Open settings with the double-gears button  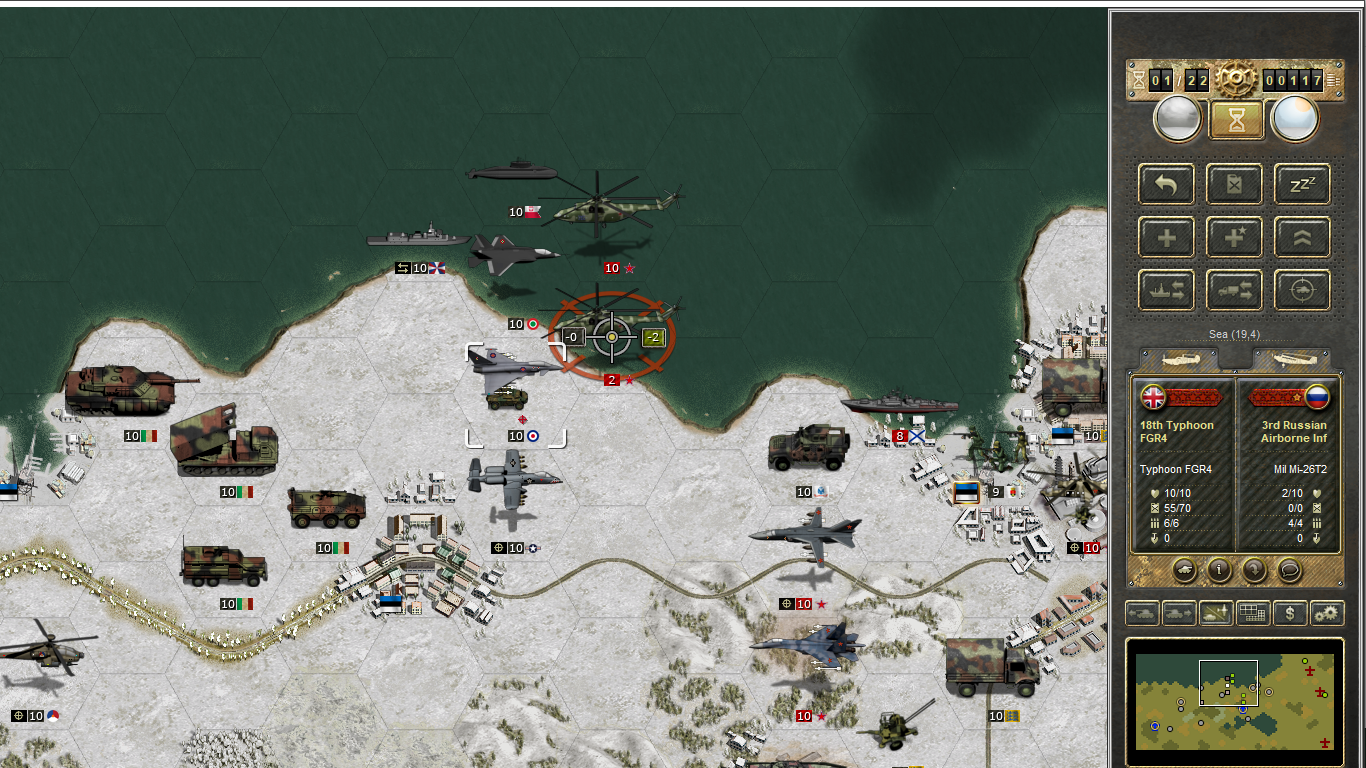coord(1327,613)
